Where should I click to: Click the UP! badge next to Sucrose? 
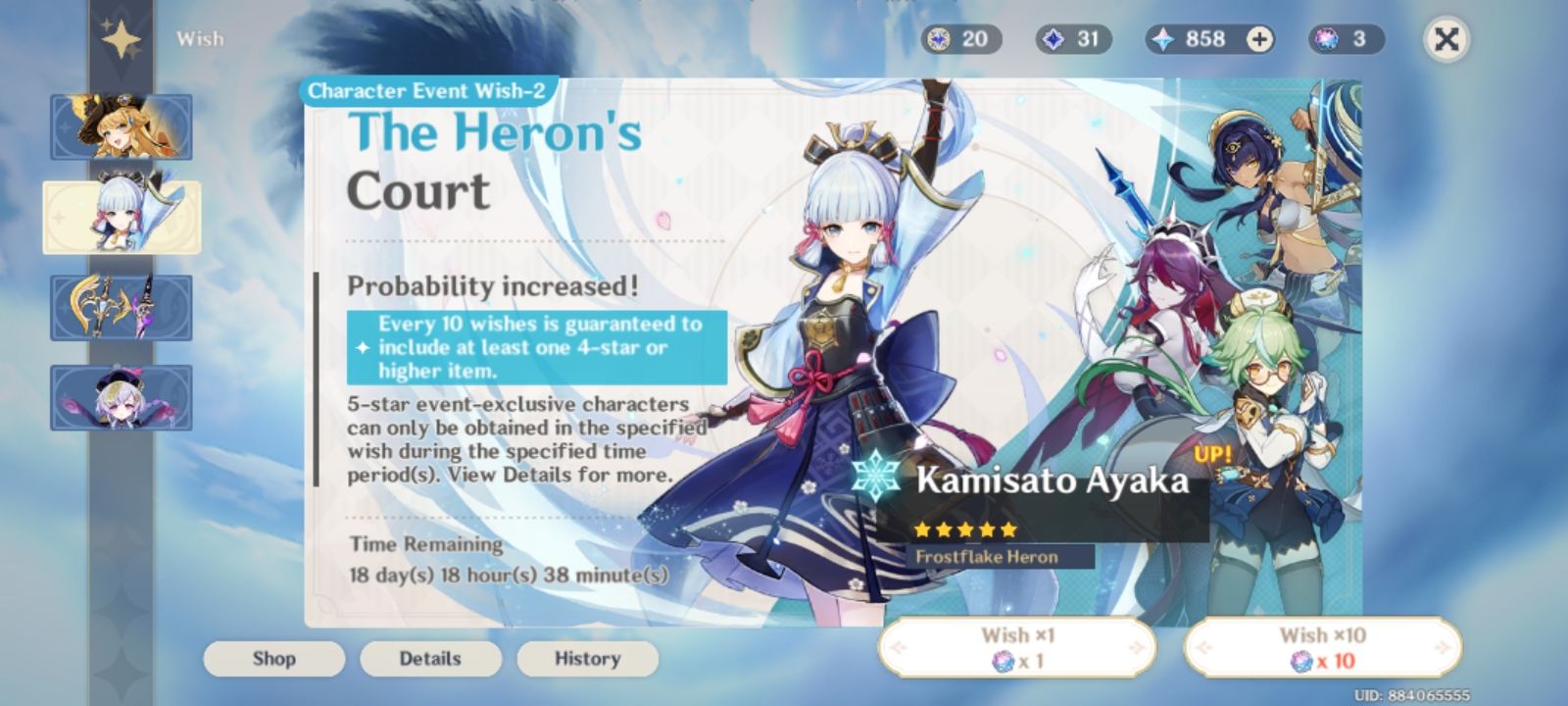click(1213, 455)
